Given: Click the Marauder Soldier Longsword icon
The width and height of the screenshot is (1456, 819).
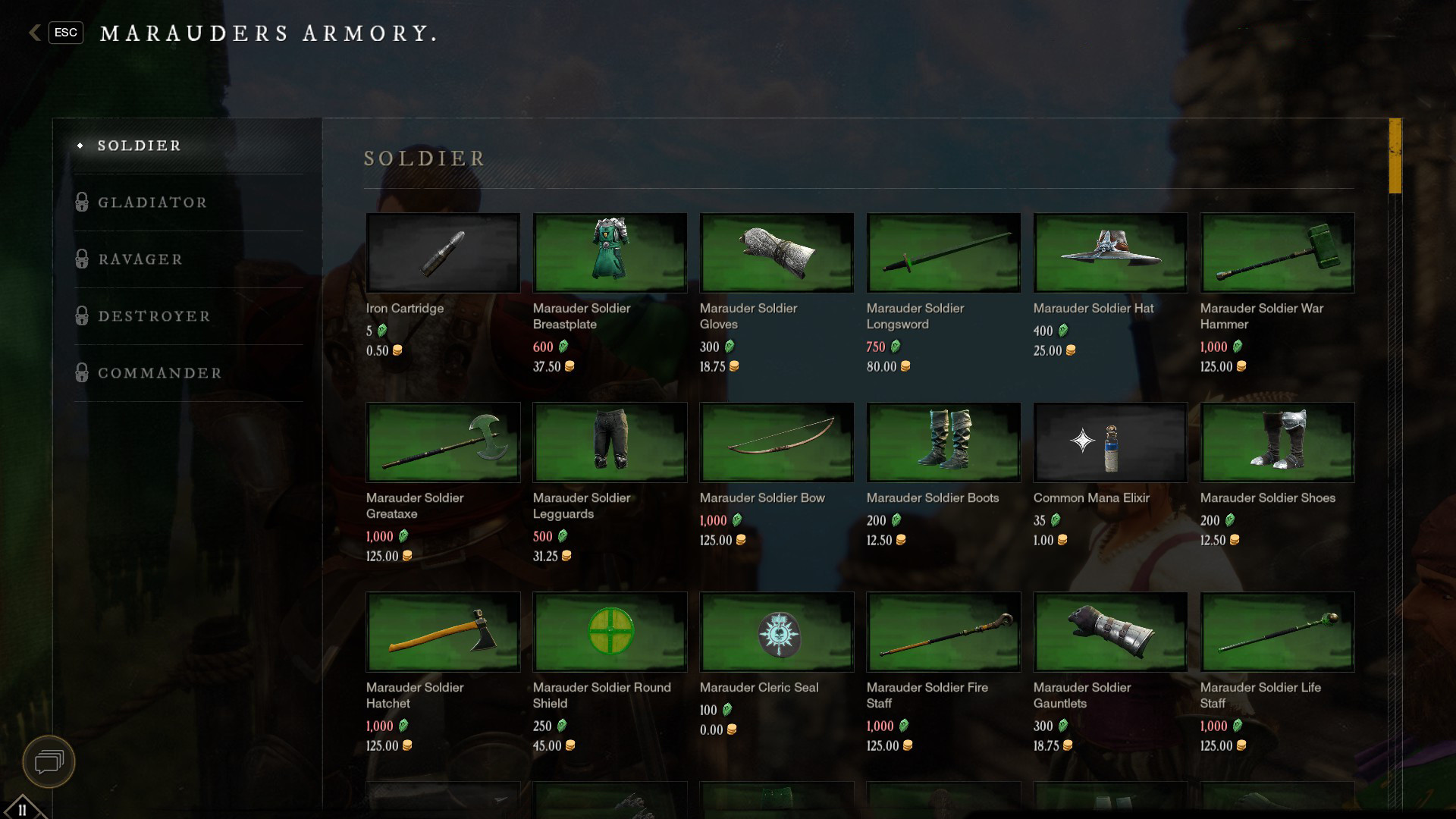Looking at the screenshot, I should coord(943,253).
